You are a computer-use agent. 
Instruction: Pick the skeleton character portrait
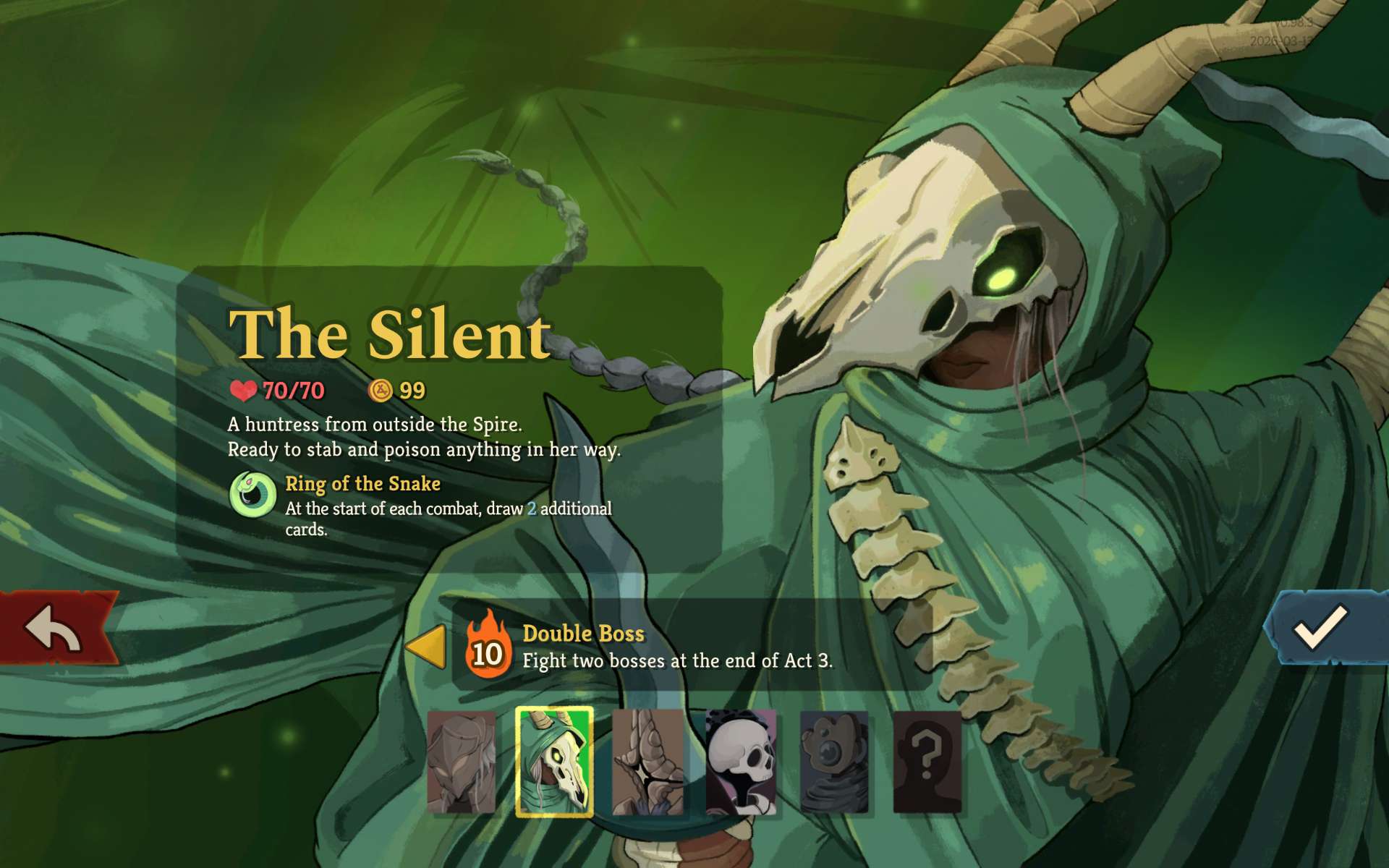[x=741, y=762]
